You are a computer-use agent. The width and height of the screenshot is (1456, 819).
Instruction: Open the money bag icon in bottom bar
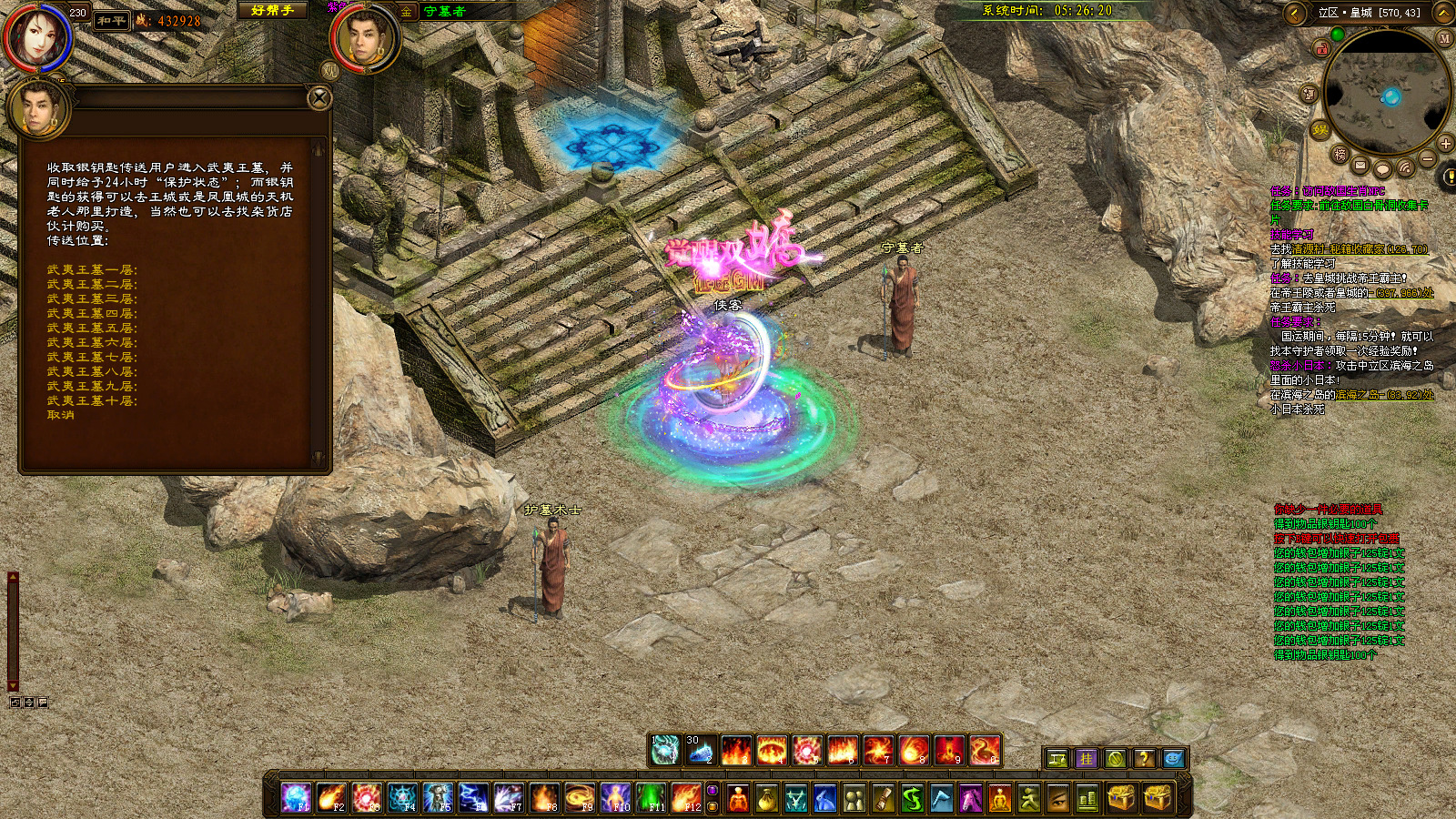pyautogui.click(x=767, y=799)
